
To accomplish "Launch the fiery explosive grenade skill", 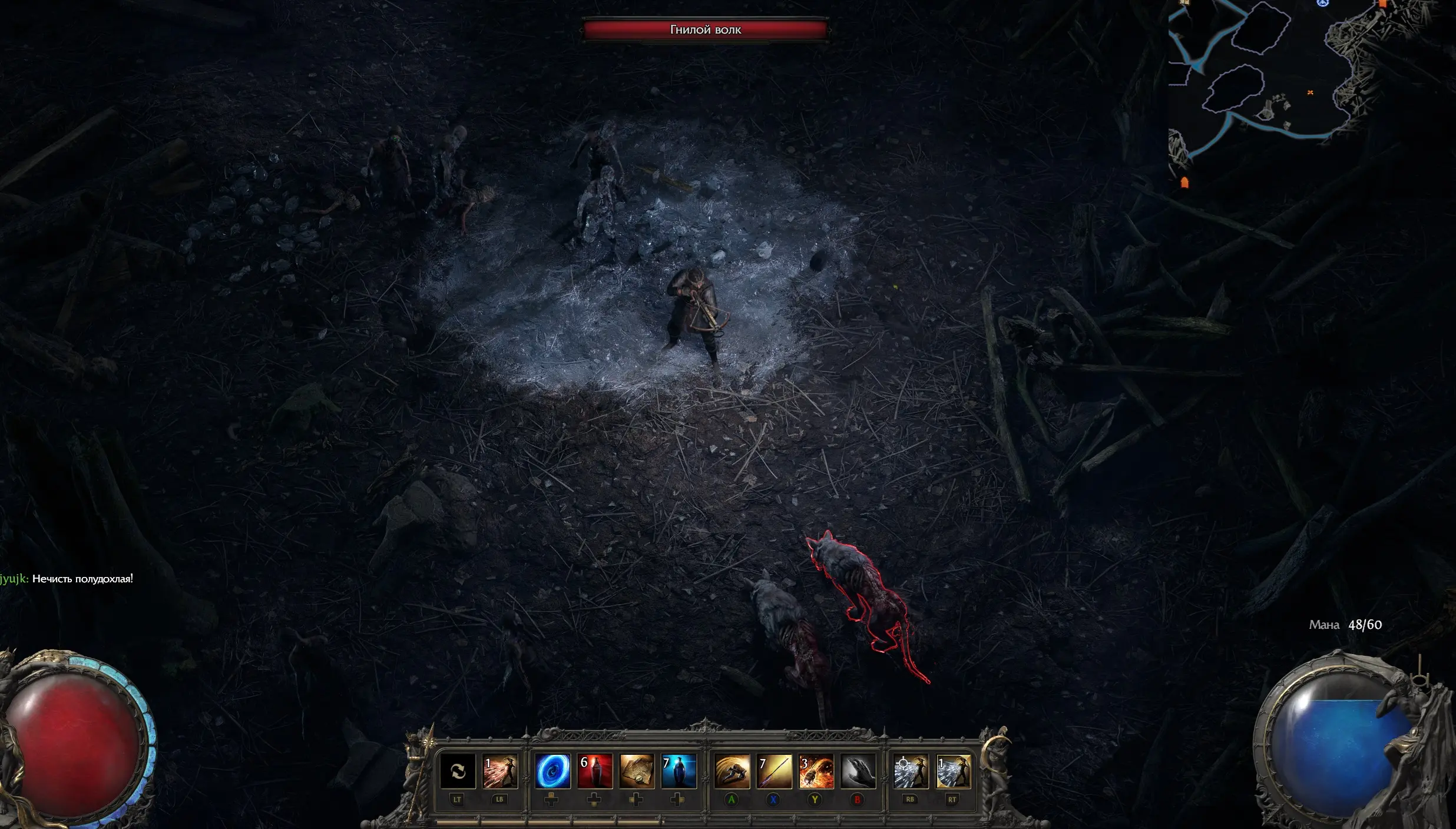I will [816, 771].
